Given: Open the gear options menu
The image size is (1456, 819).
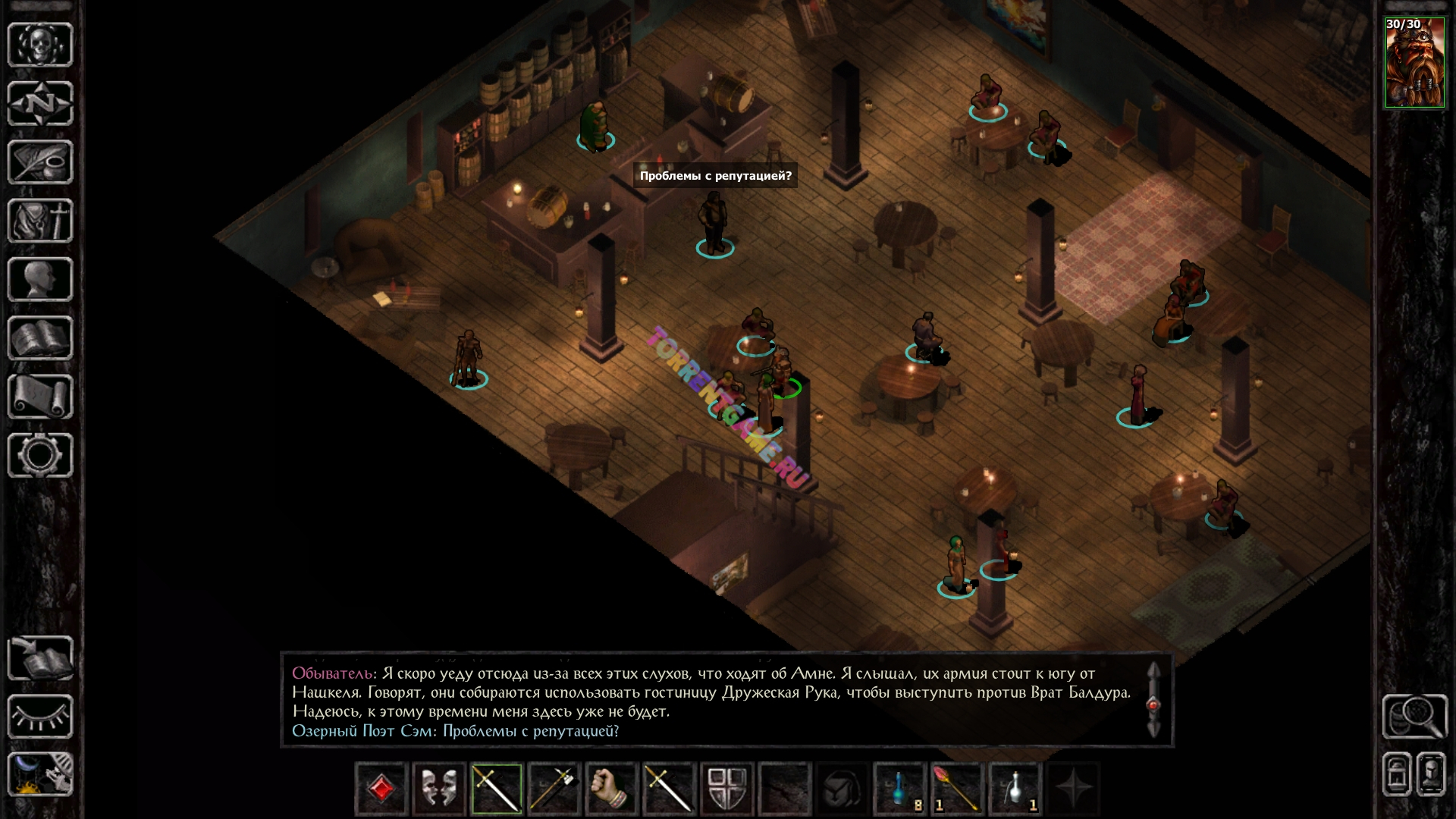Looking at the screenshot, I should pos(40,455).
